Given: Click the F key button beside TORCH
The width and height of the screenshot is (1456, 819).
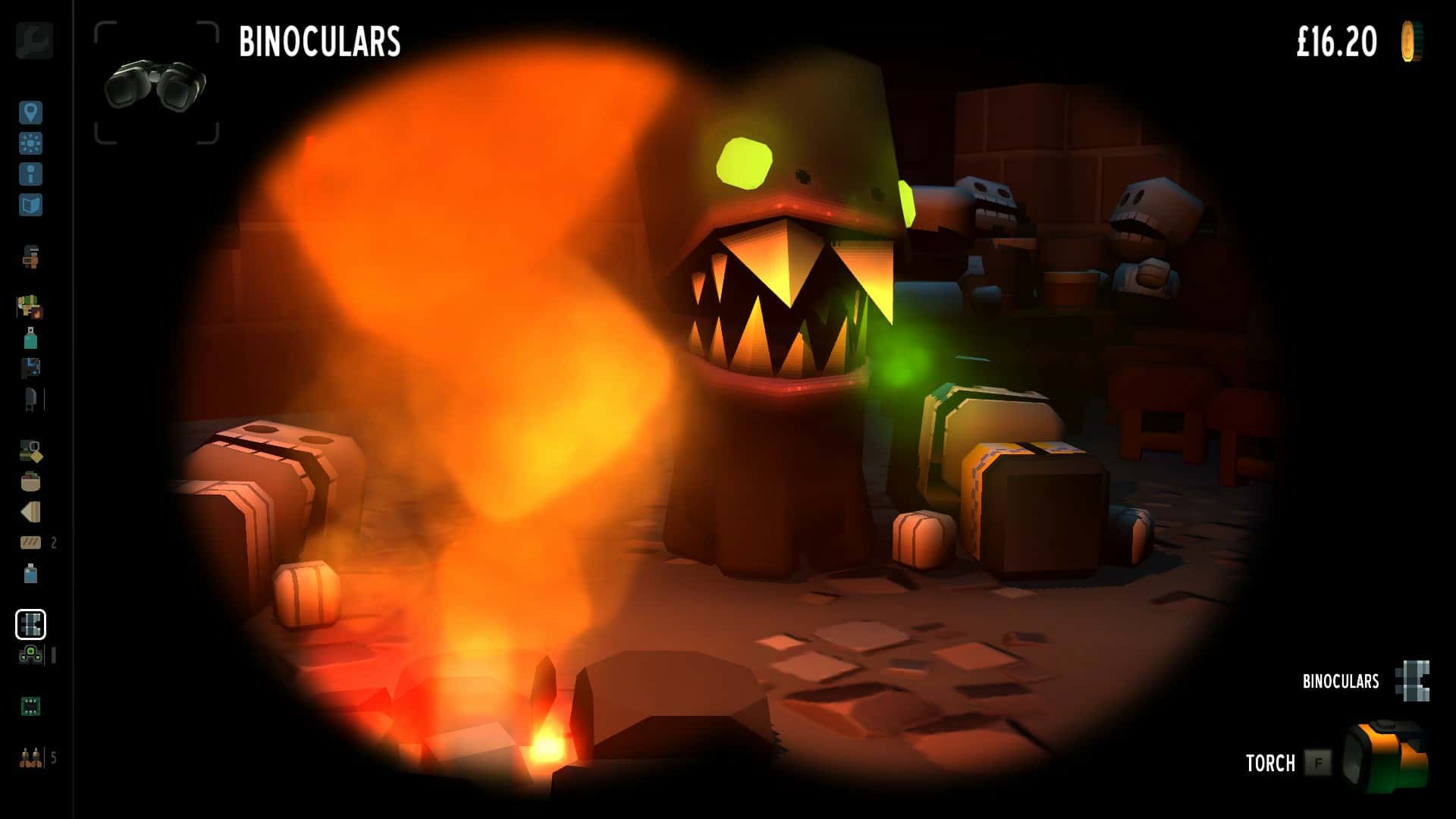Looking at the screenshot, I should point(1317,764).
